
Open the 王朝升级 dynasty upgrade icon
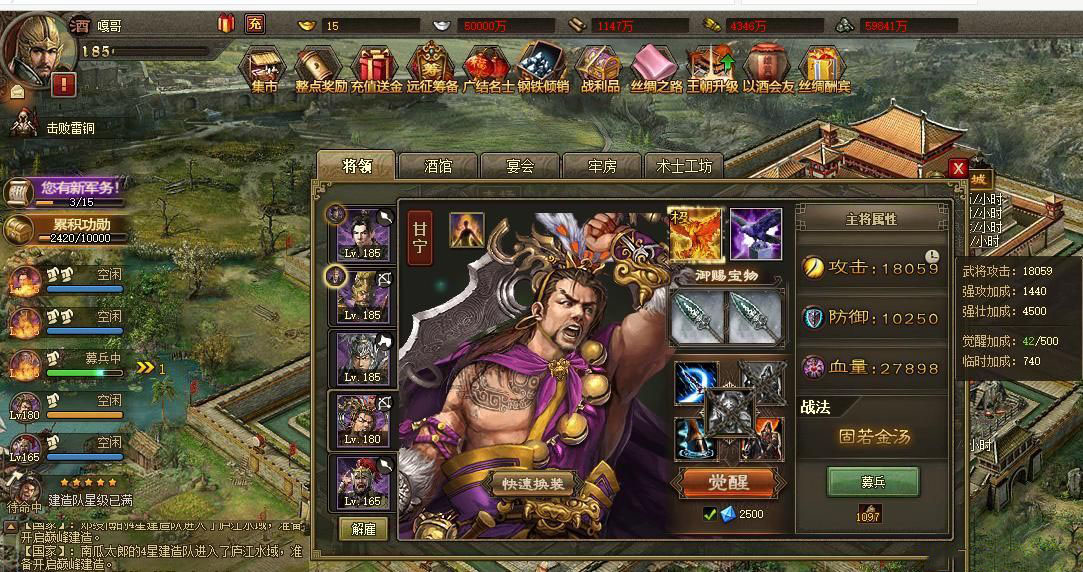(x=712, y=68)
